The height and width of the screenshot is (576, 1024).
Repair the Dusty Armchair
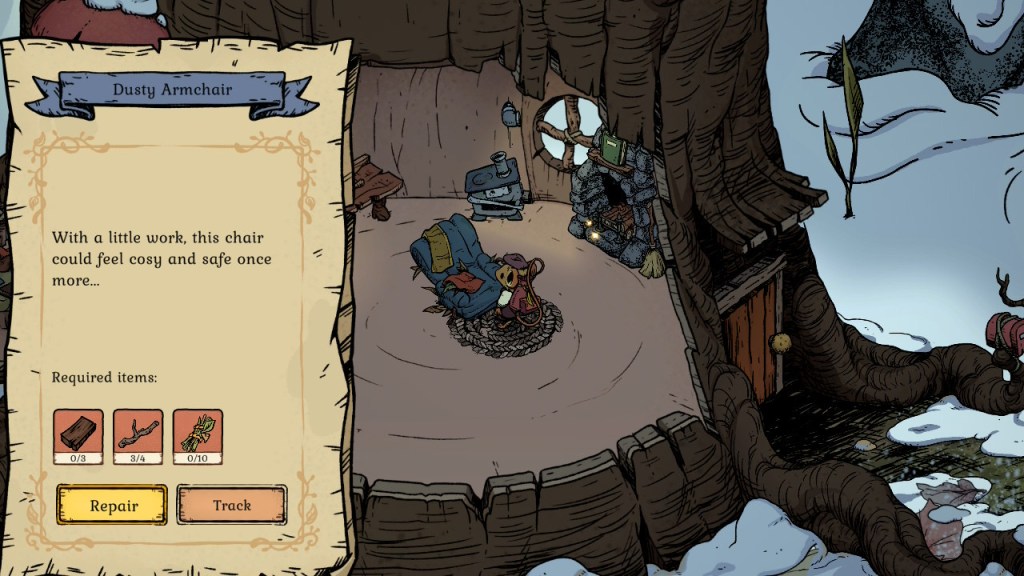(x=112, y=505)
